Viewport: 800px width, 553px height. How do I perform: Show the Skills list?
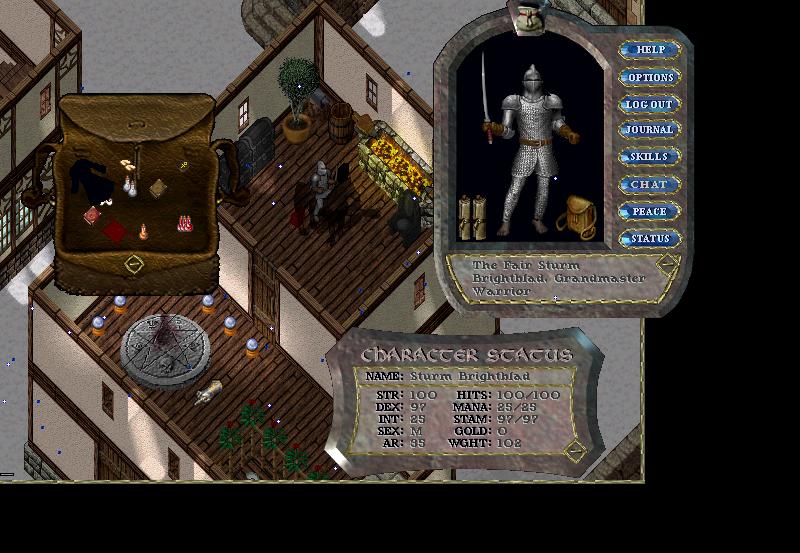650,157
